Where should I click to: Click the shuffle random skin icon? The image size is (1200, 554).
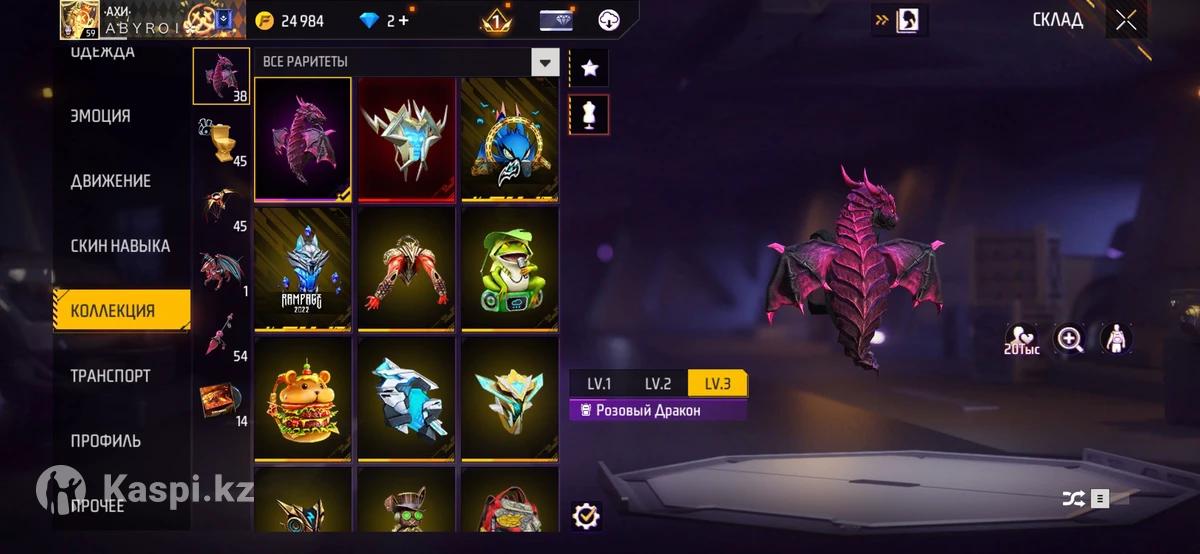pyautogui.click(x=1073, y=498)
